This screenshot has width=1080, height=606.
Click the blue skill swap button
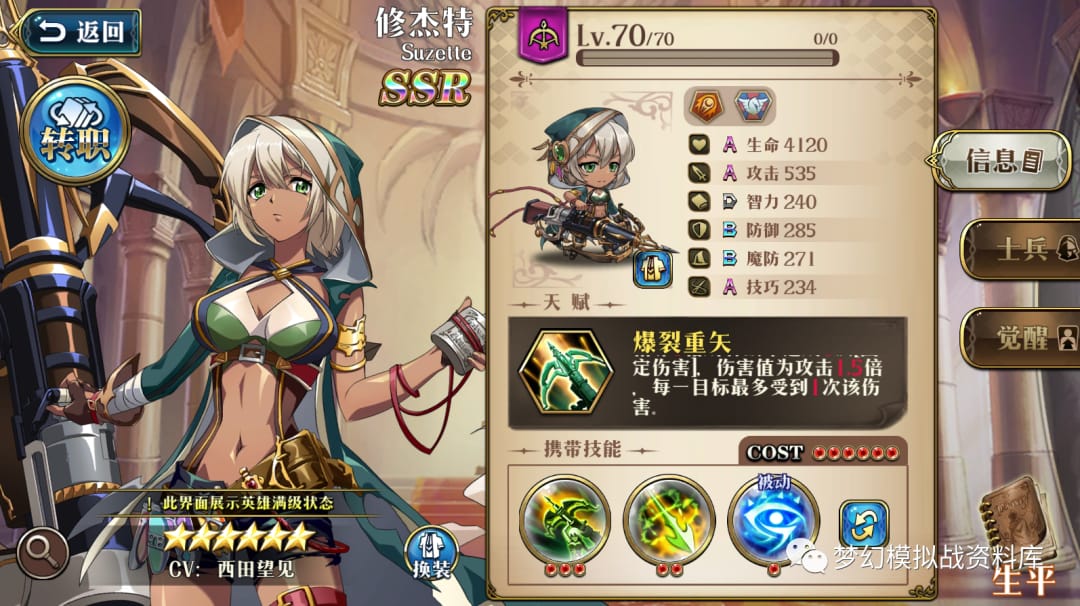(863, 525)
